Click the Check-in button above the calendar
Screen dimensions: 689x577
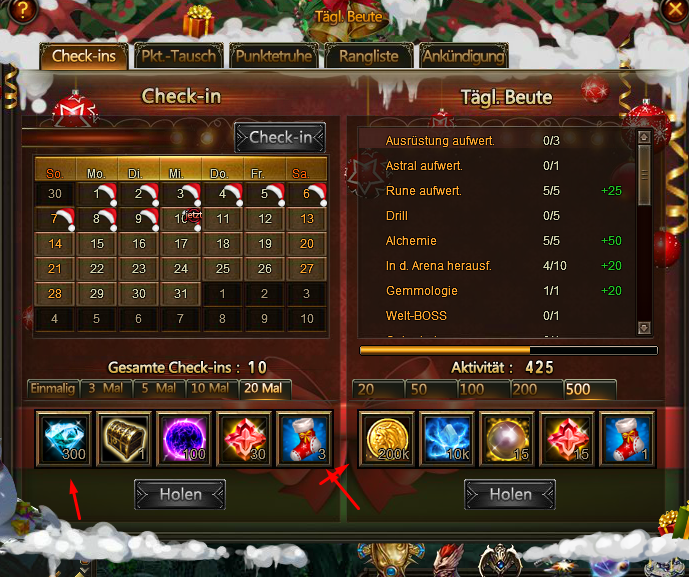click(280, 138)
